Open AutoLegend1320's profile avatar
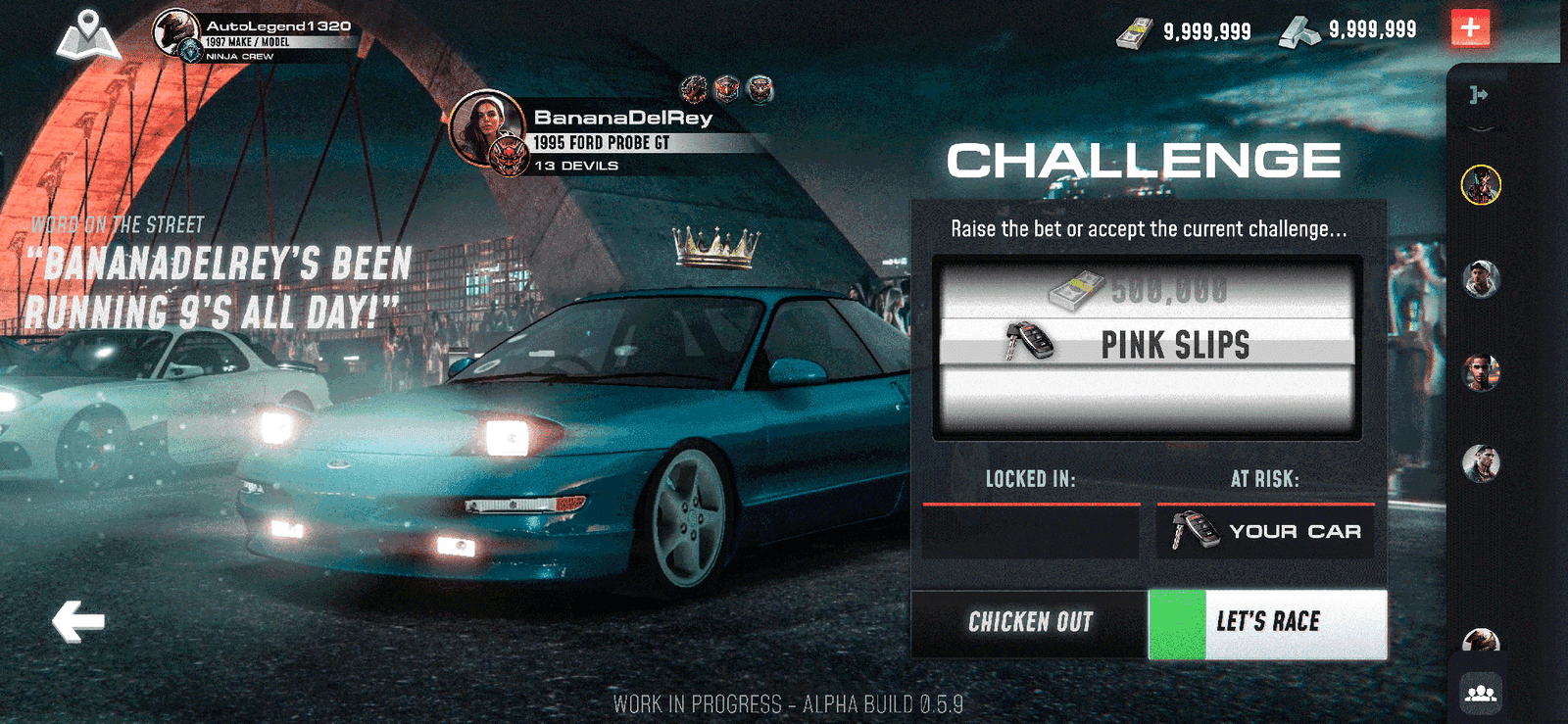Viewport: 1568px width, 724px height. (176, 32)
